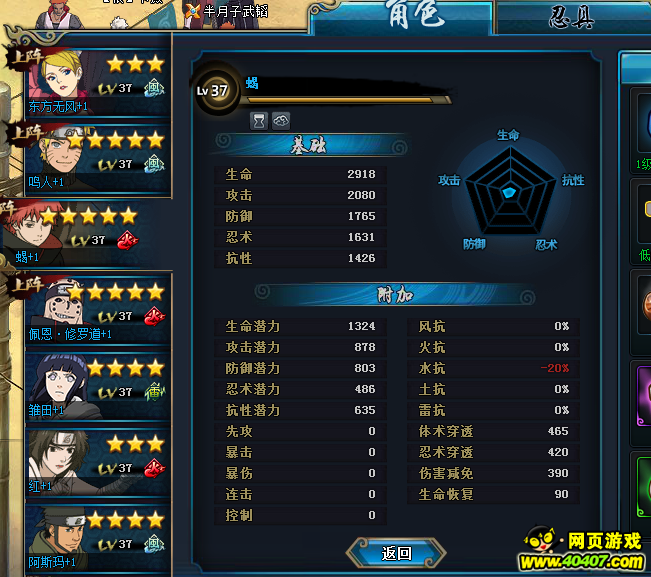Switch to the 角色 tab
The height and width of the screenshot is (577, 651).
point(400,17)
